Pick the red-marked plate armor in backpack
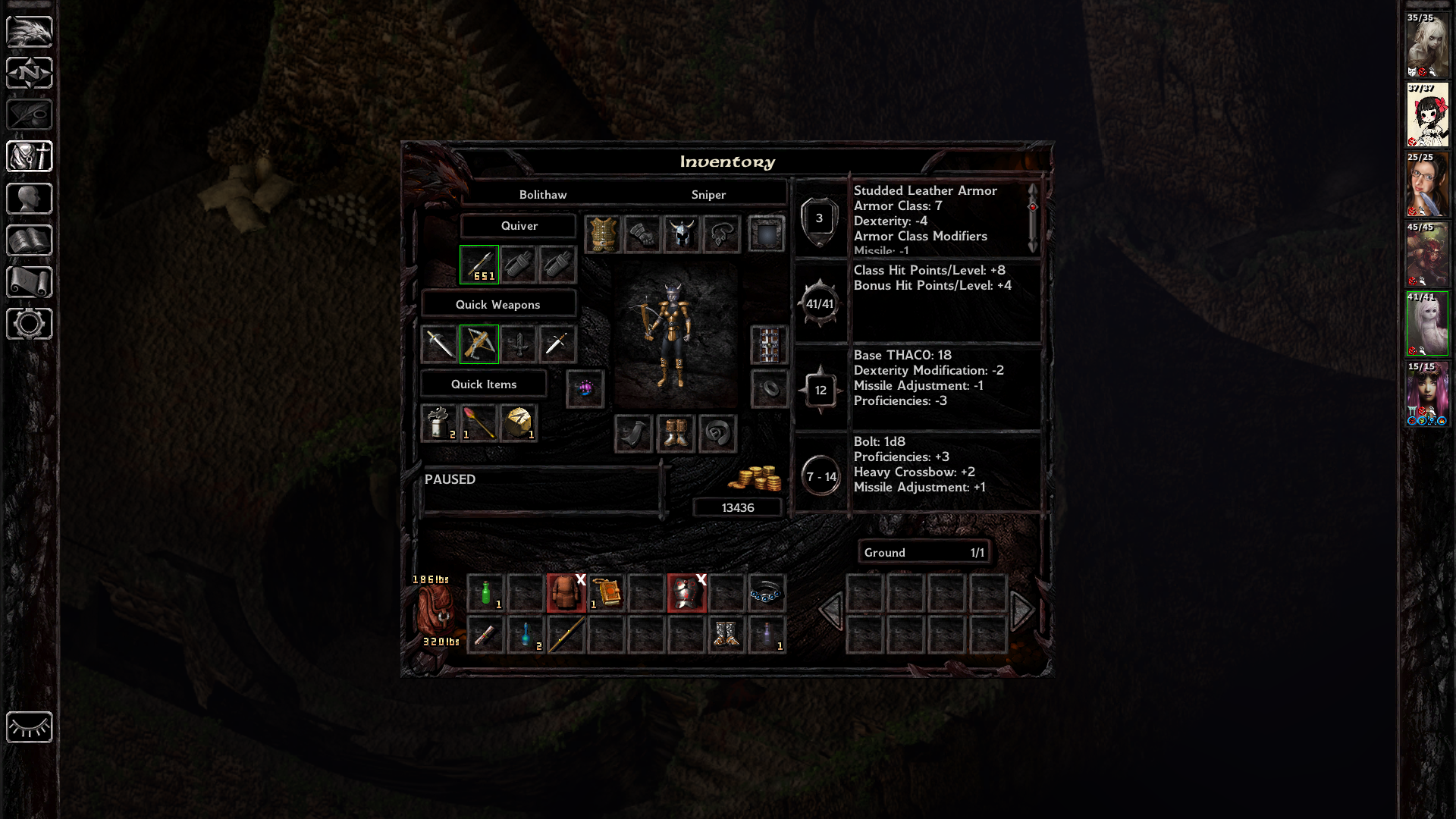Viewport: 1456px width, 819px height. pos(686,593)
